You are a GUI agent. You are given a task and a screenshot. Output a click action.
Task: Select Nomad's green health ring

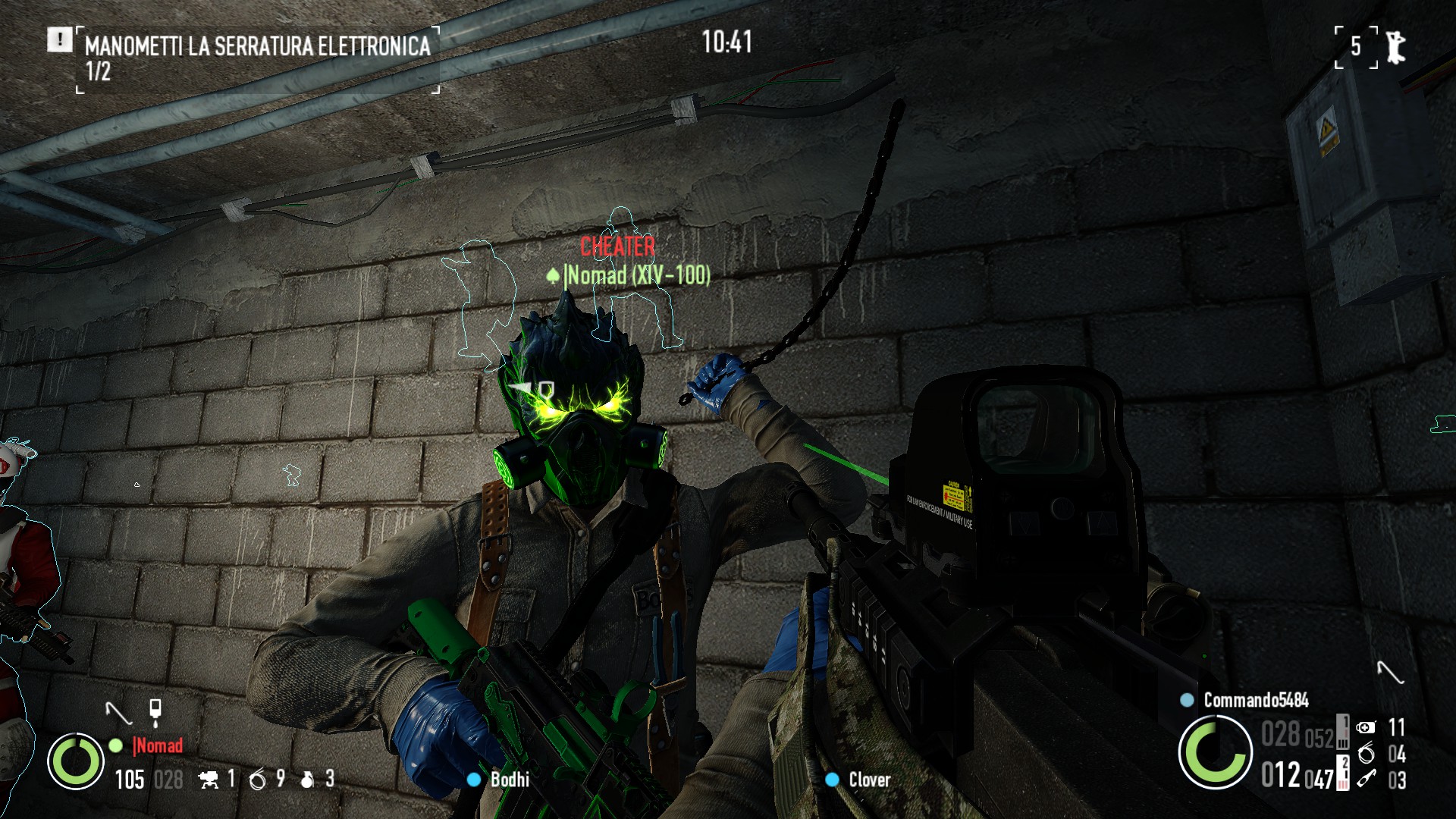click(76, 761)
